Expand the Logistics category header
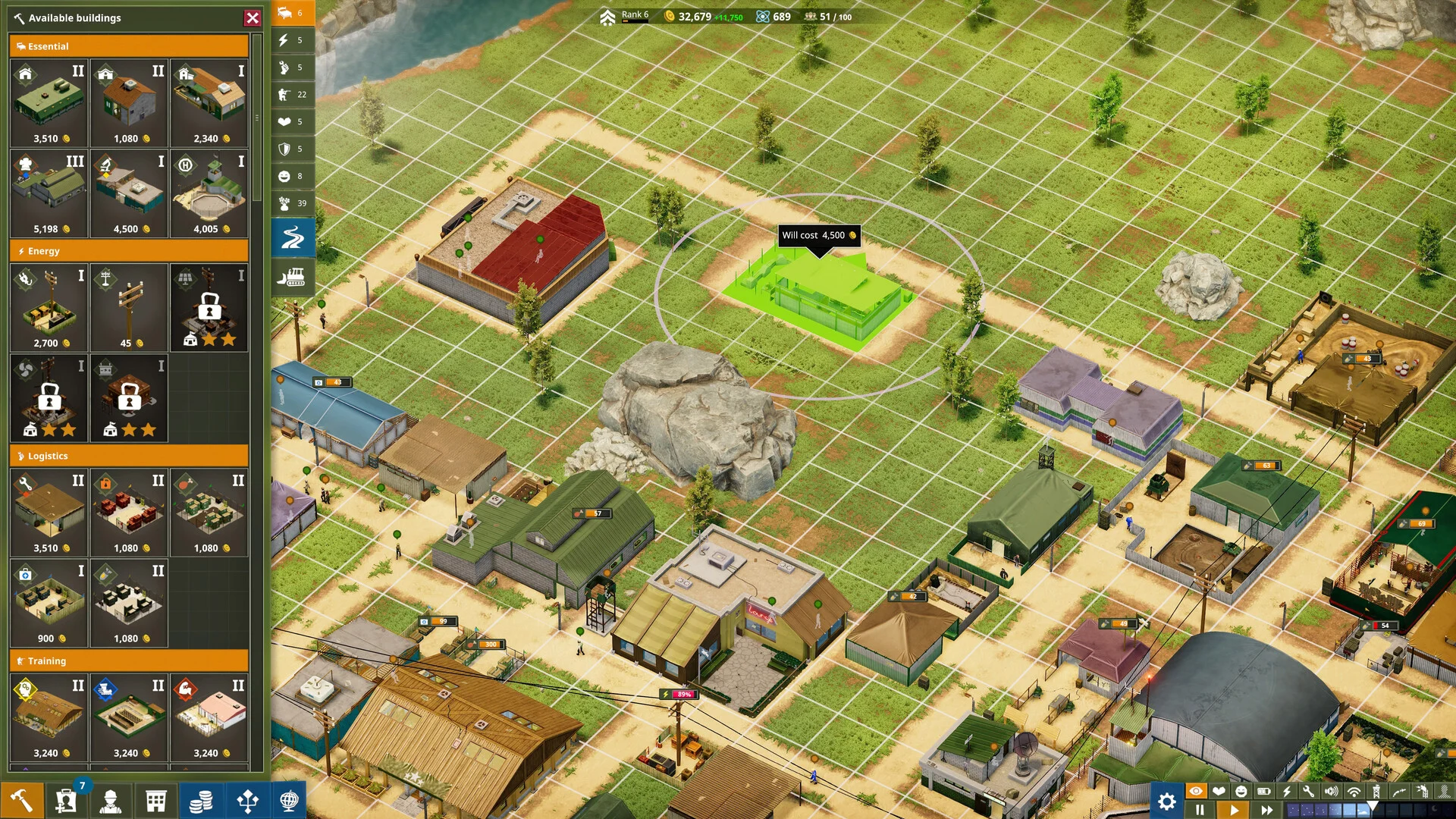The height and width of the screenshot is (819, 1456). [129, 456]
